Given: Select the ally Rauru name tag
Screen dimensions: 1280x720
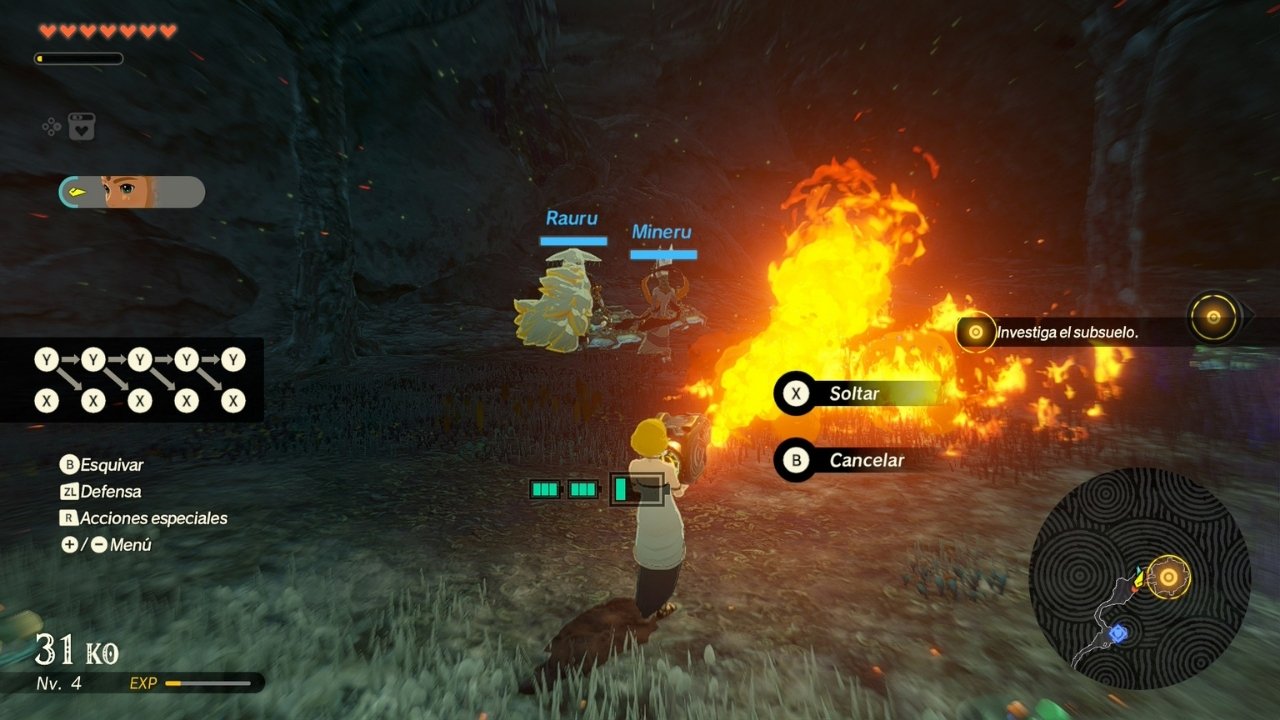Looking at the screenshot, I should click(572, 218).
